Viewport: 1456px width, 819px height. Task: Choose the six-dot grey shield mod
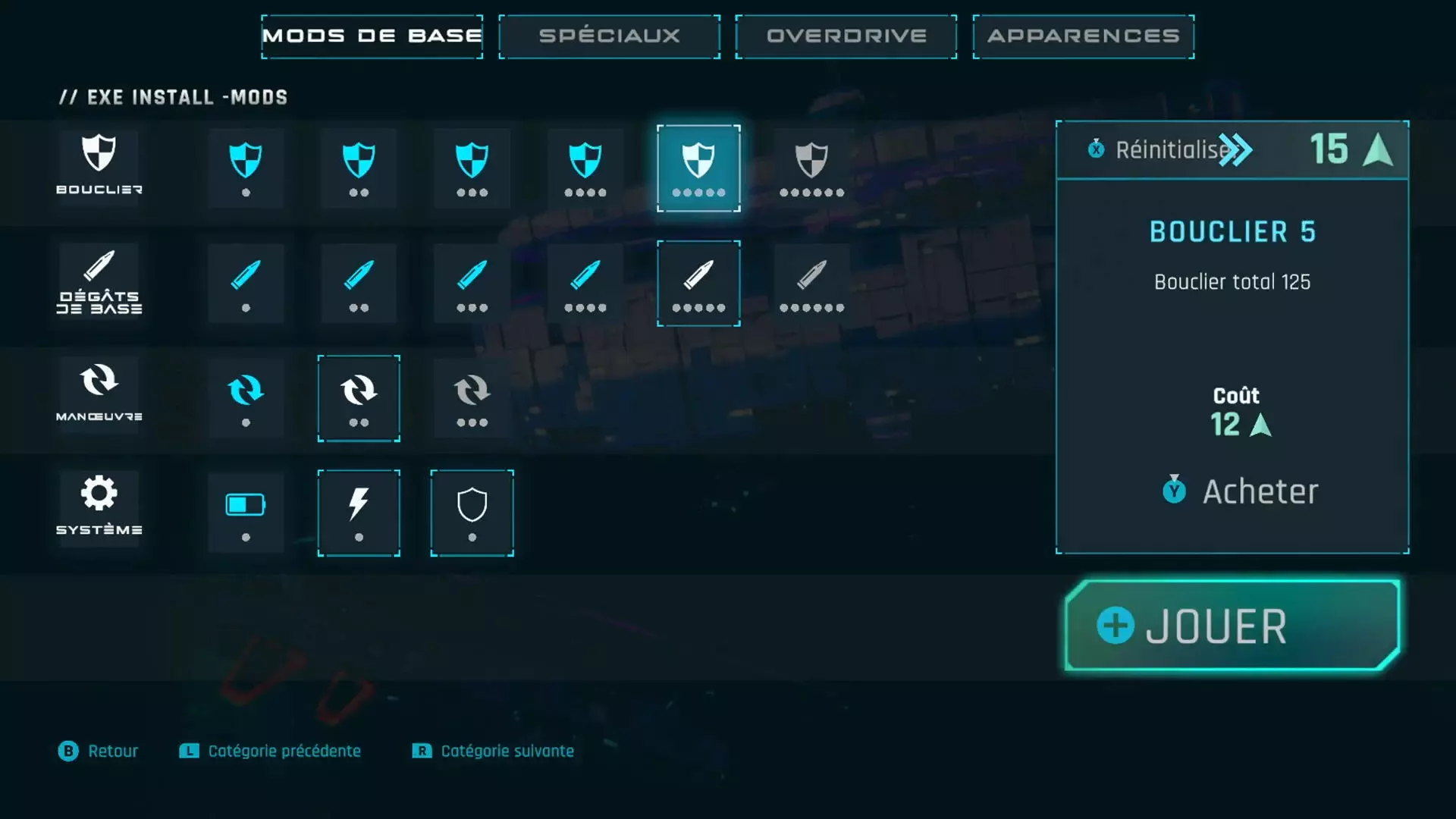pos(811,168)
